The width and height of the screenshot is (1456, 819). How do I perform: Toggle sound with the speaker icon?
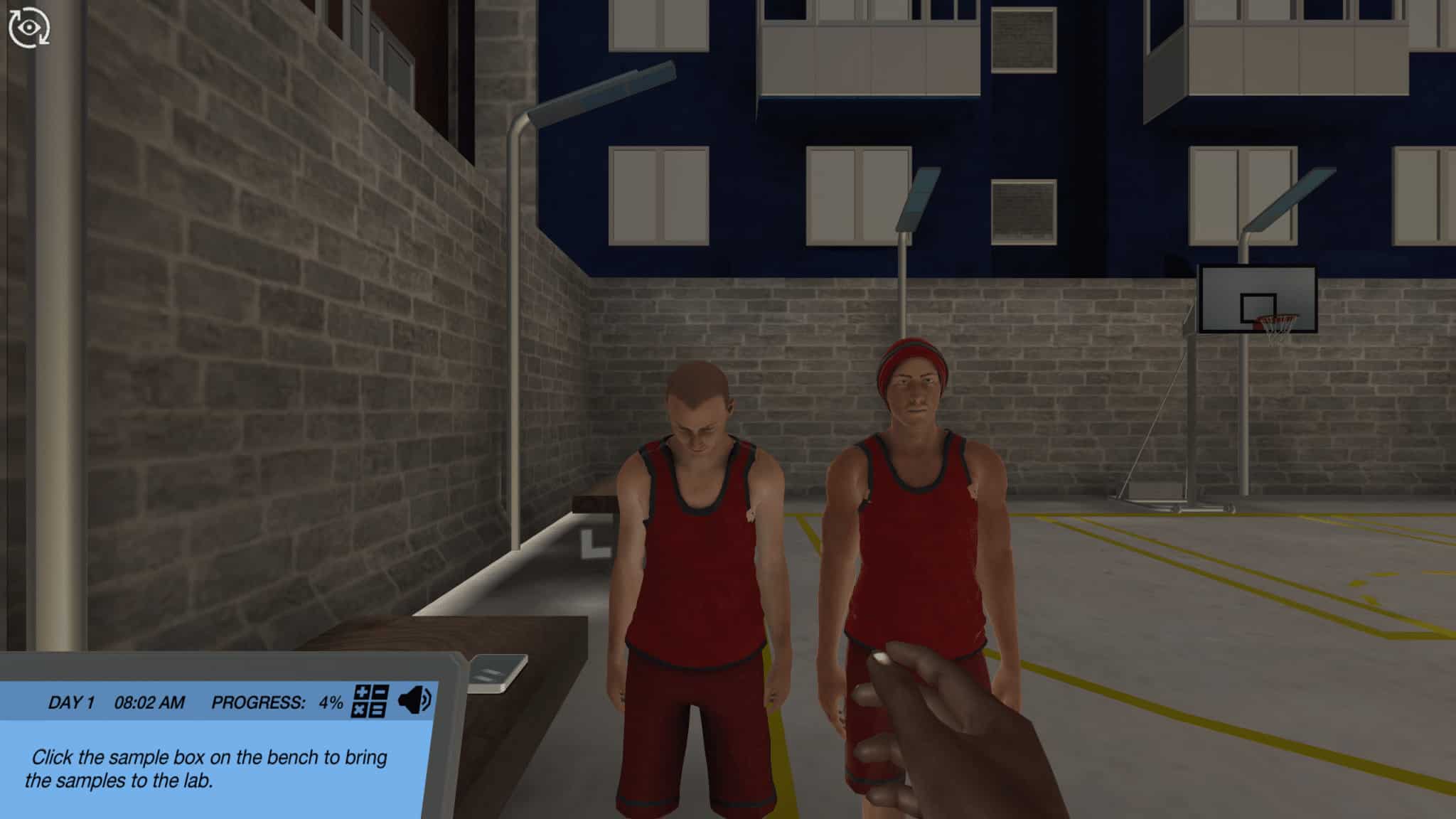pyautogui.click(x=414, y=701)
